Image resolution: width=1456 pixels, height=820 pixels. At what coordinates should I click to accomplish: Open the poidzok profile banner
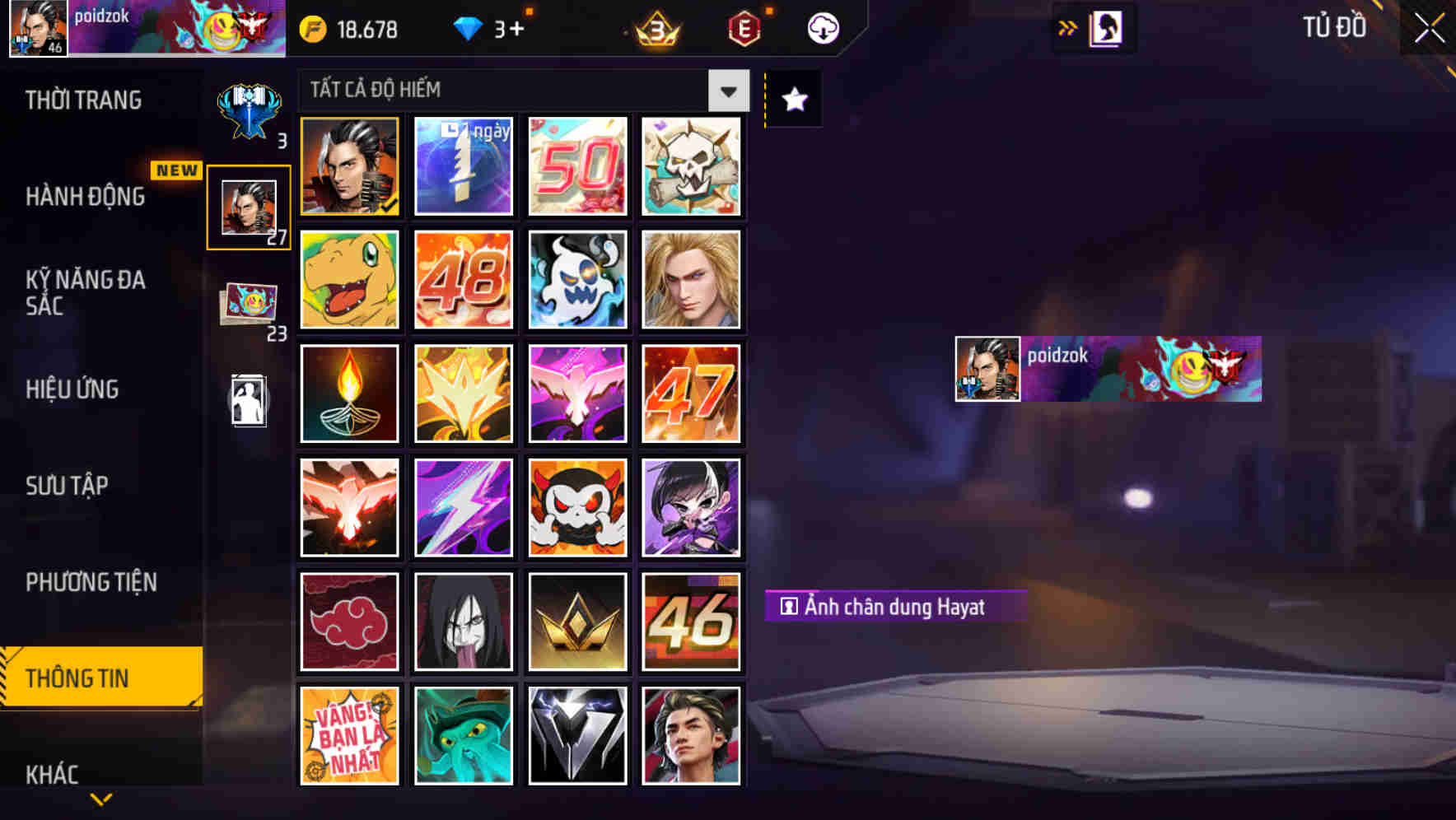pos(1104,368)
